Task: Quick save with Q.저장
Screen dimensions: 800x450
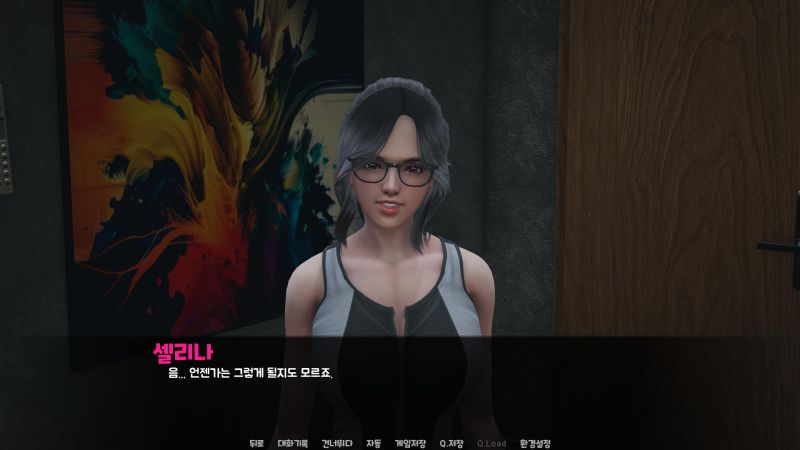Action: pos(452,443)
